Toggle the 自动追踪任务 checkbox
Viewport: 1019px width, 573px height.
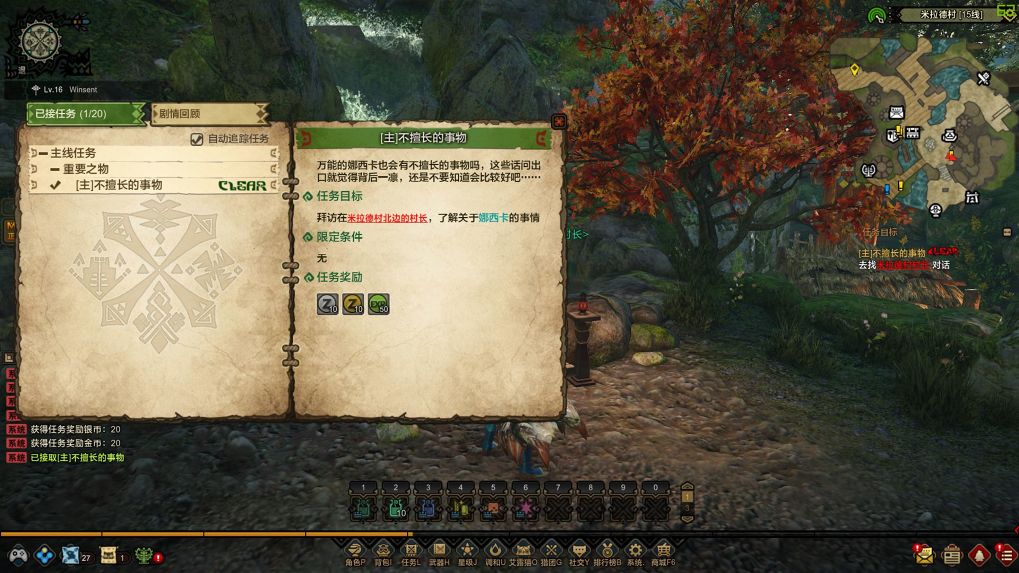(x=197, y=139)
